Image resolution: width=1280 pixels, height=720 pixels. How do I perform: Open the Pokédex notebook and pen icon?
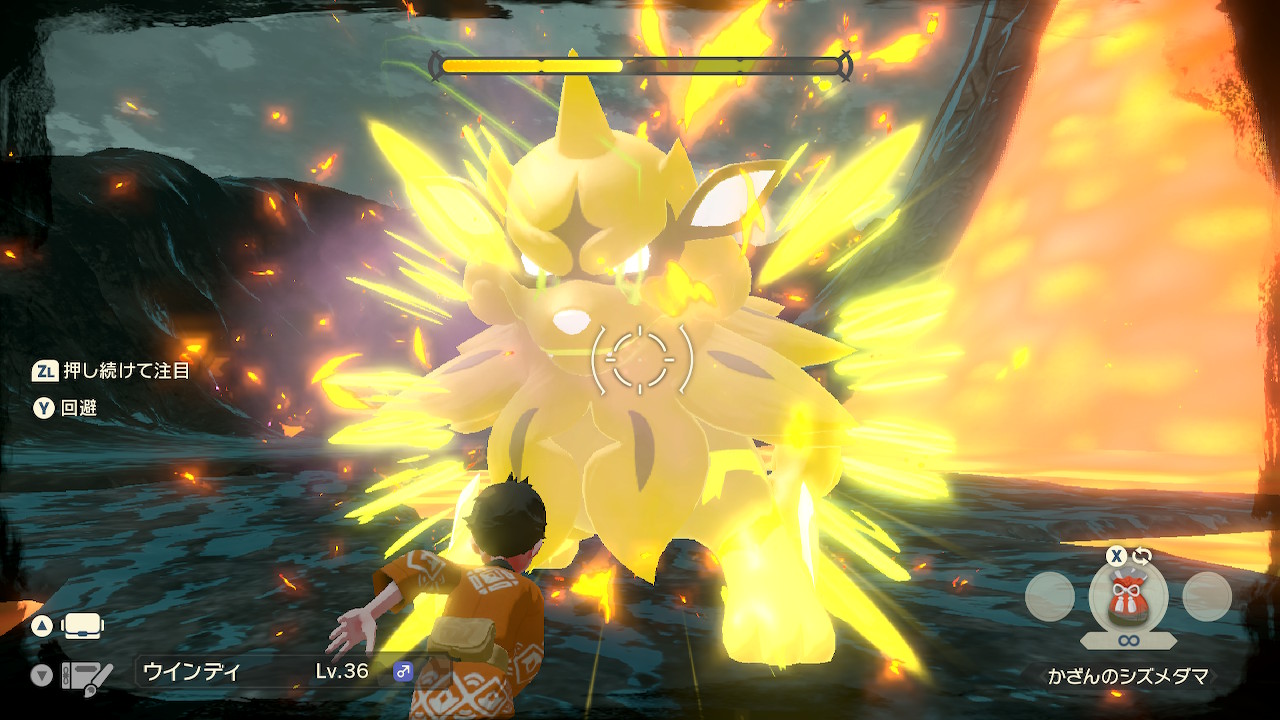[86, 677]
